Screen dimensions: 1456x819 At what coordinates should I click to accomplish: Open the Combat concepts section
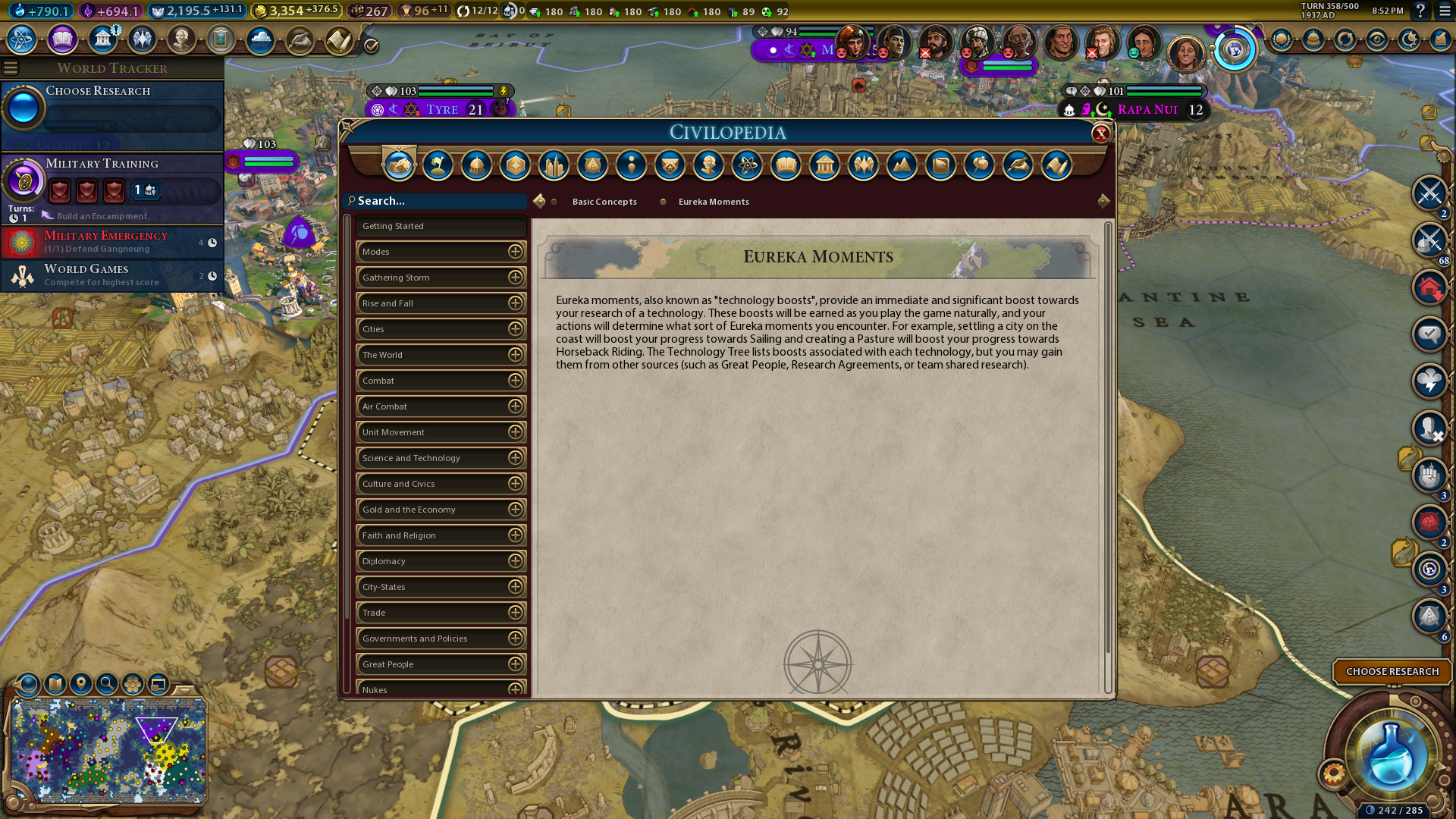pos(441,381)
